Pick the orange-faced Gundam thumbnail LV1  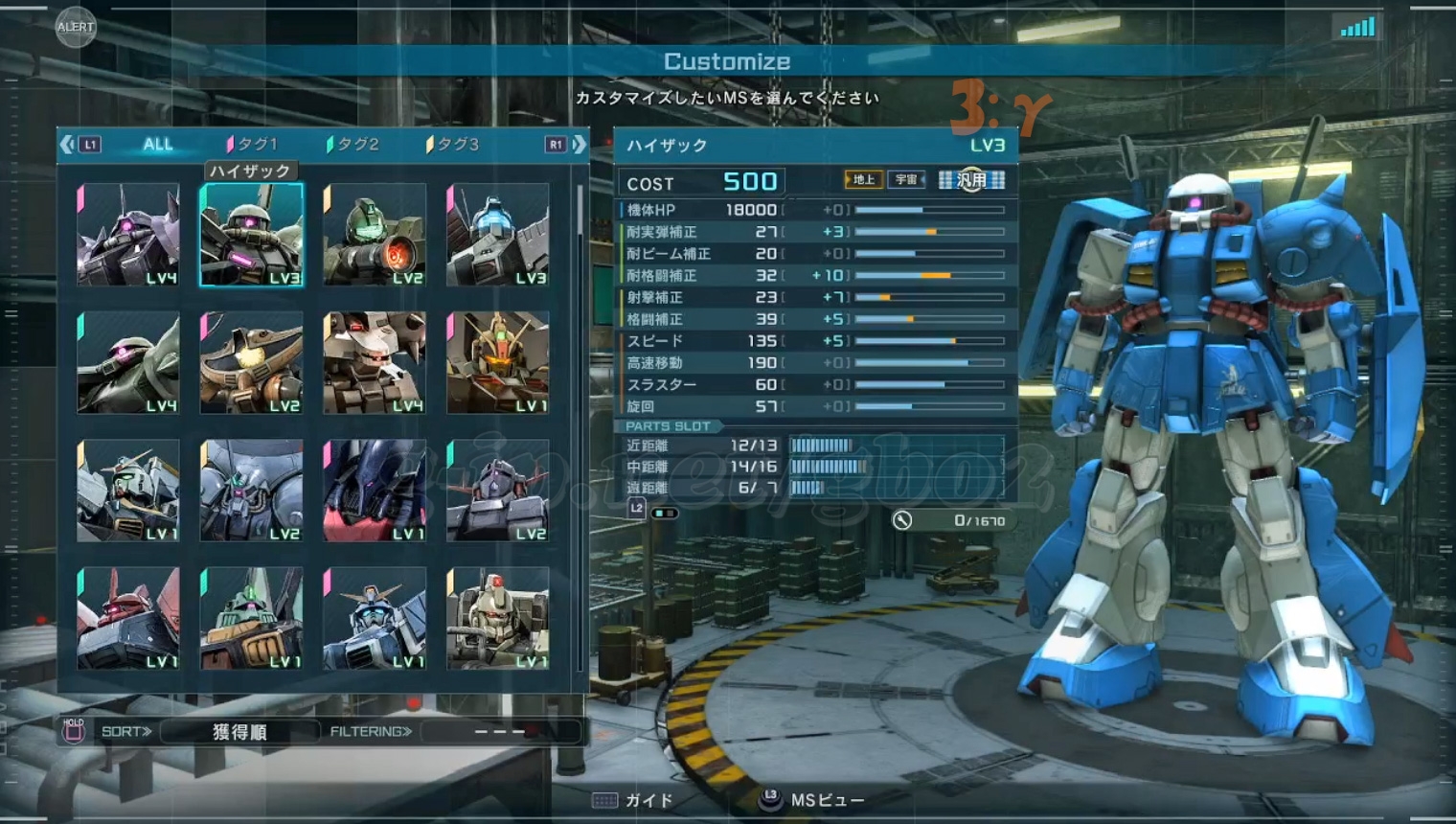pyautogui.click(x=498, y=363)
